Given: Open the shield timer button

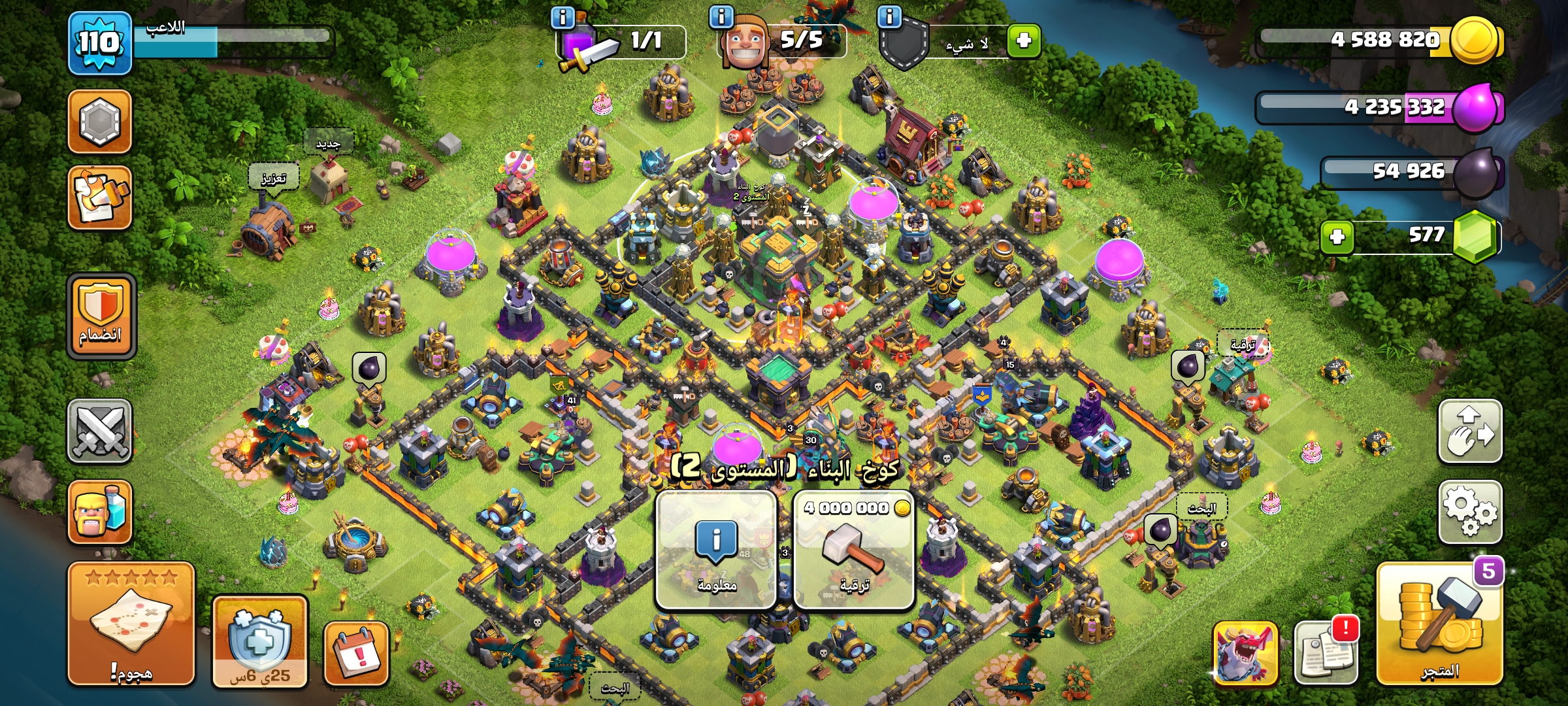Looking at the screenshot, I should [260, 641].
